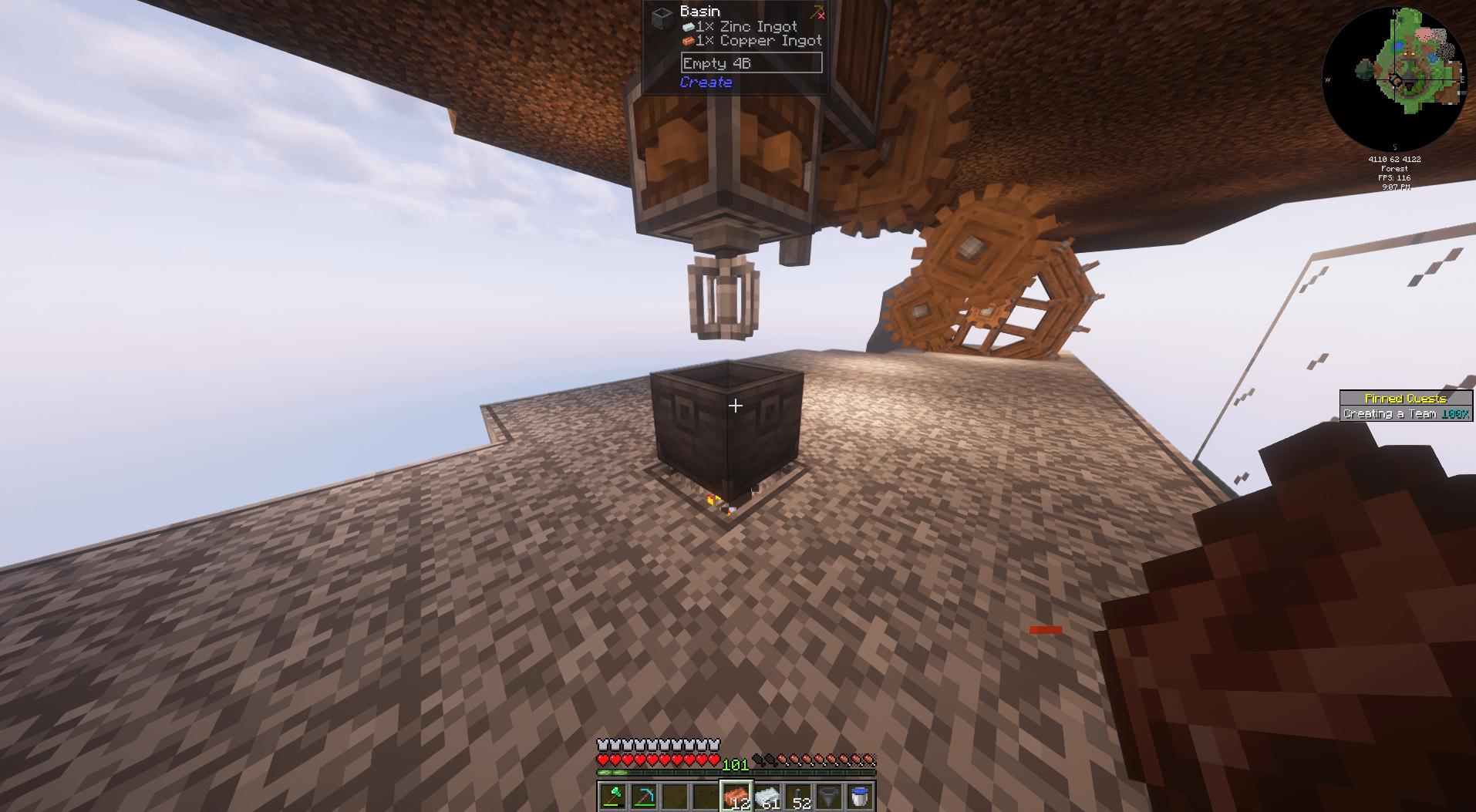Select the emerald axe in the hotbar
Viewport: 1476px width, 812px height.
click(x=613, y=794)
